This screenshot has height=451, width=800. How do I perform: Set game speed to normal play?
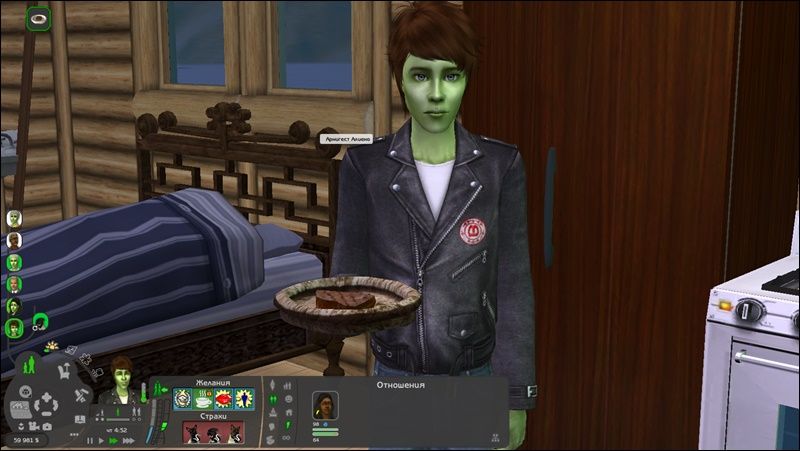pyautogui.click(x=100, y=440)
